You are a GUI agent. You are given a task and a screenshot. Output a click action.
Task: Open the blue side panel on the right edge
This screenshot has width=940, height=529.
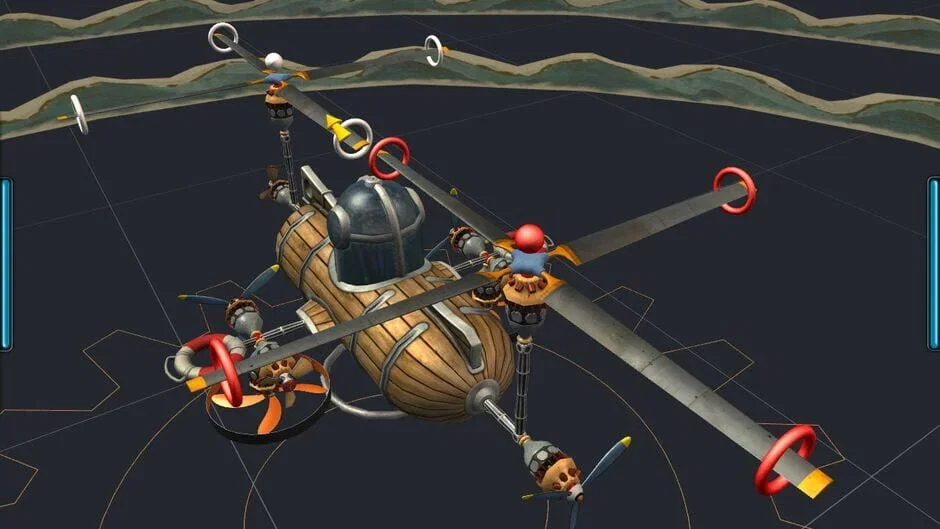click(934, 264)
